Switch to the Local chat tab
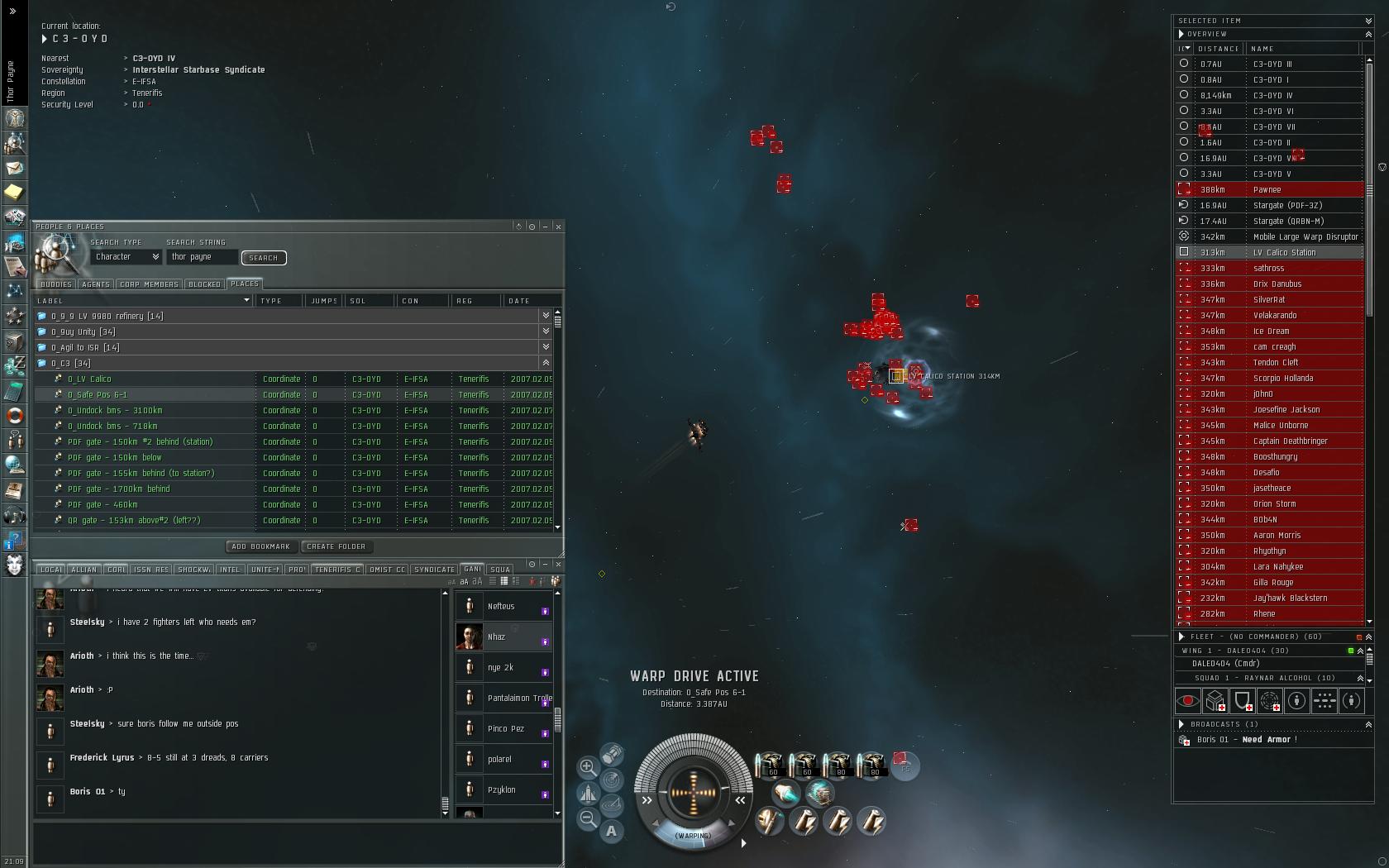This screenshot has width=1389, height=868. [x=51, y=570]
